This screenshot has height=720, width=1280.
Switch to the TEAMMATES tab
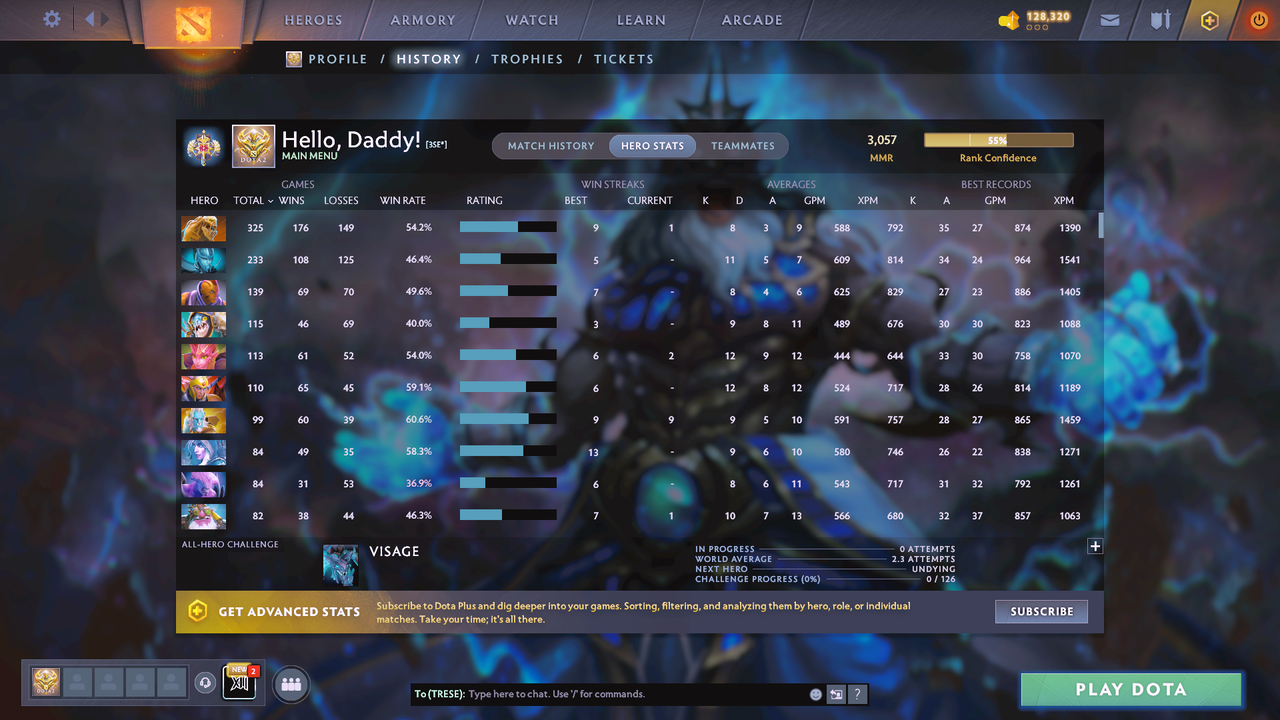pyautogui.click(x=743, y=145)
